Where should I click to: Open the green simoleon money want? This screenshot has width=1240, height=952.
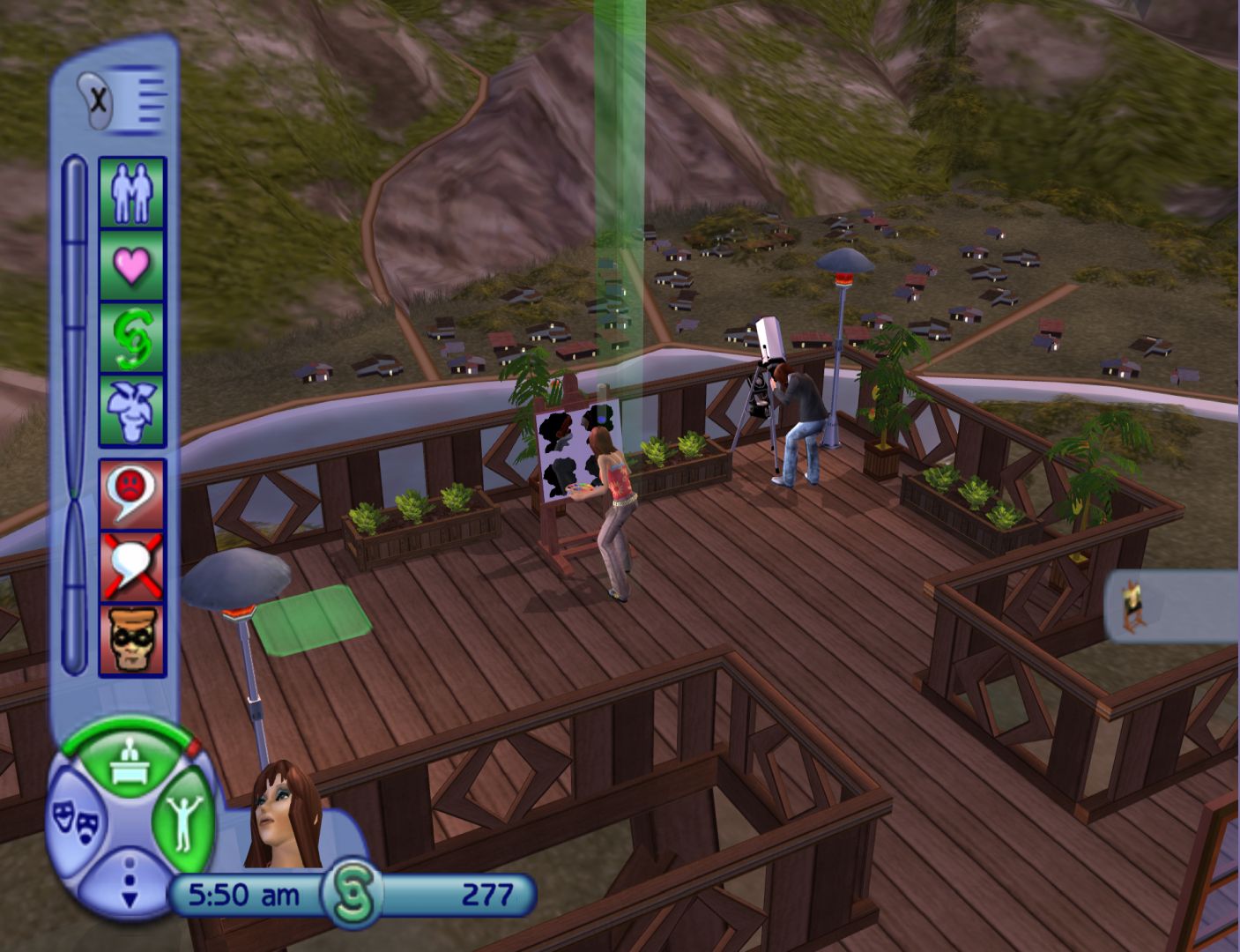132,338
